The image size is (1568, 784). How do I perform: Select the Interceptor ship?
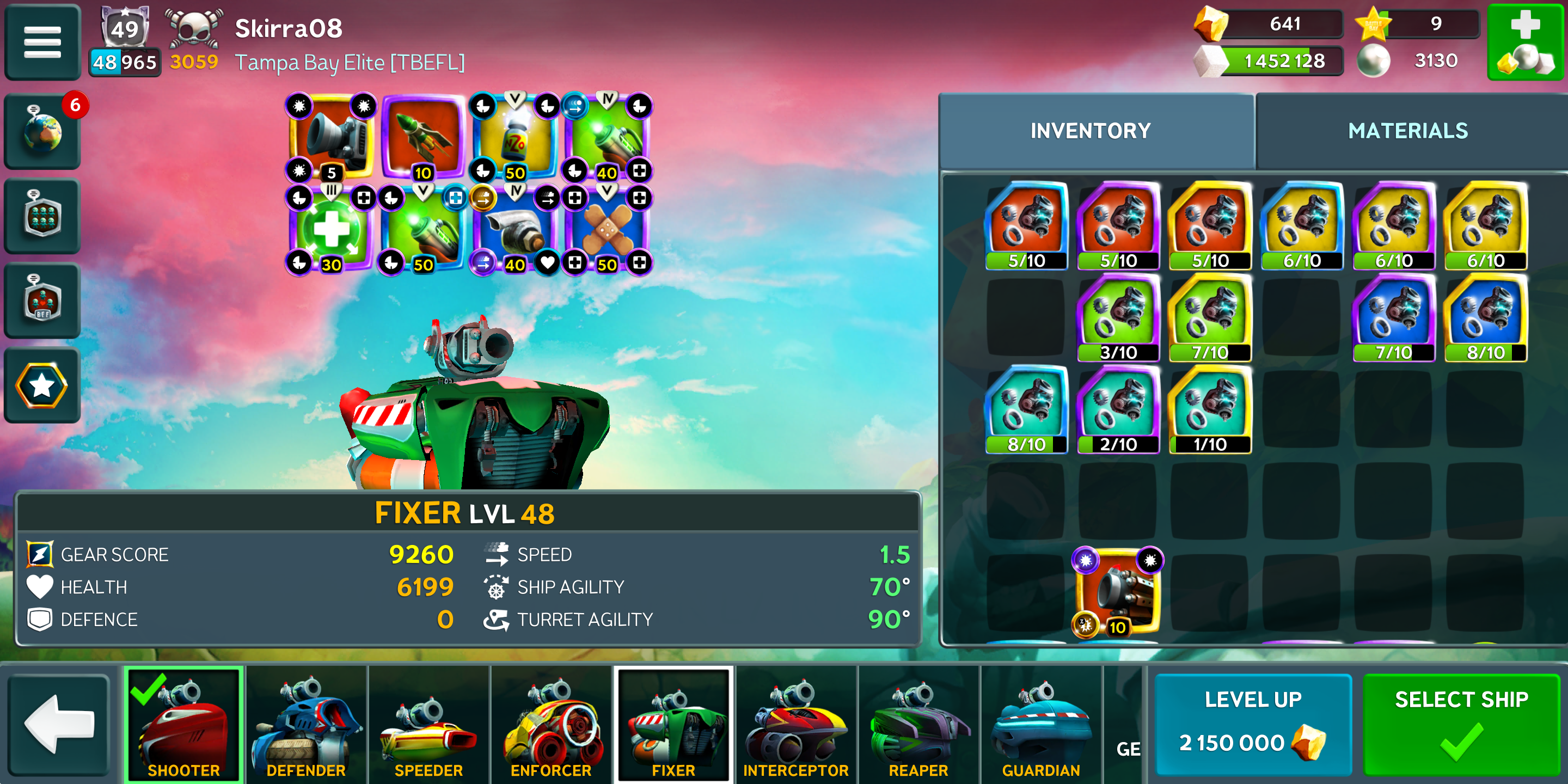pyautogui.click(x=795, y=724)
